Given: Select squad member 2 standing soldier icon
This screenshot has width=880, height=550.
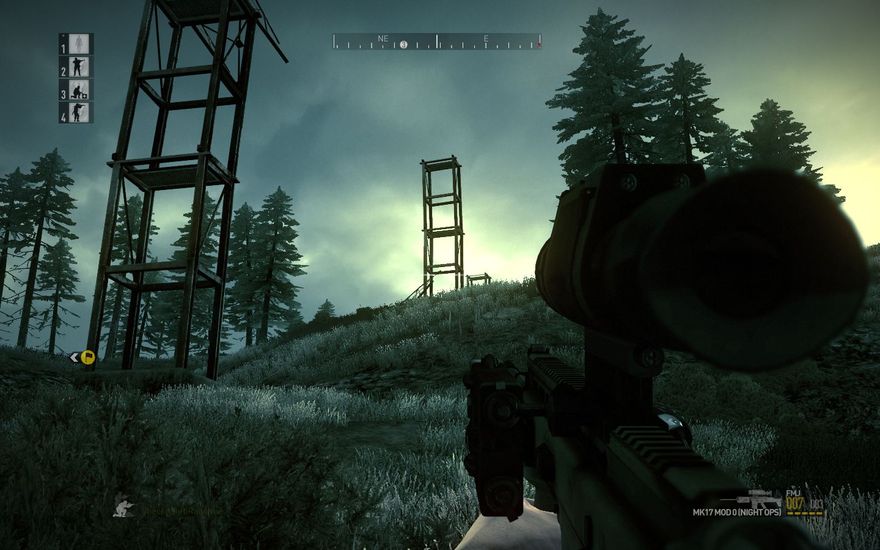Looking at the screenshot, I should [x=80, y=67].
